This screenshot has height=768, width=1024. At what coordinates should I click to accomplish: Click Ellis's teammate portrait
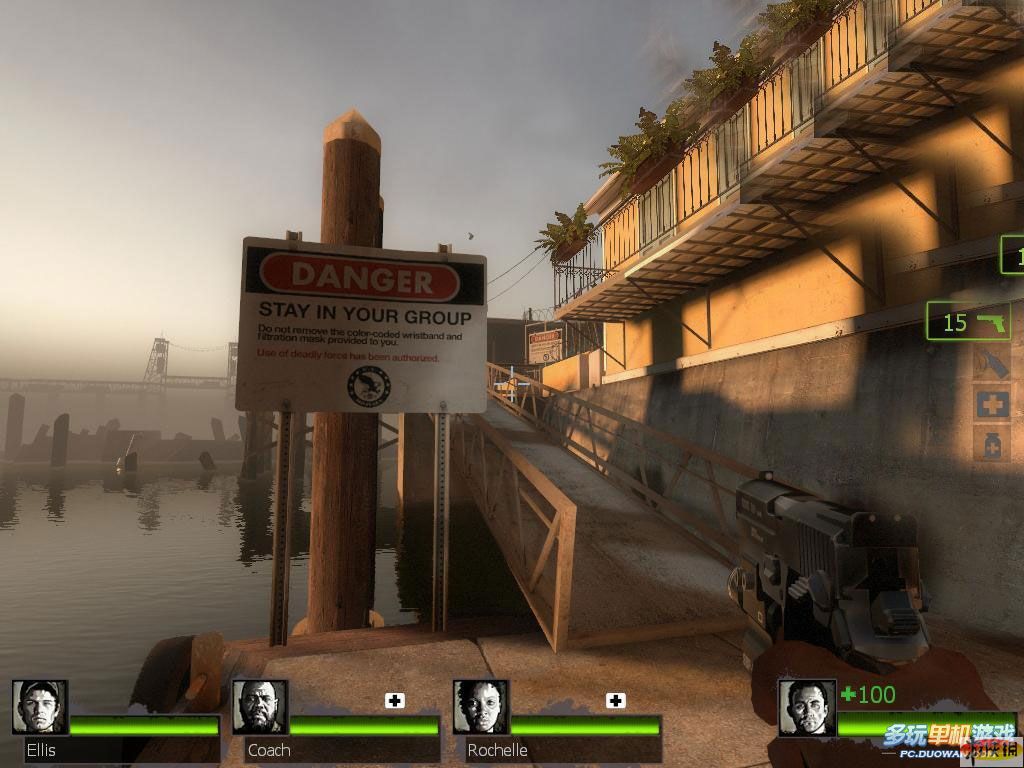40,707
